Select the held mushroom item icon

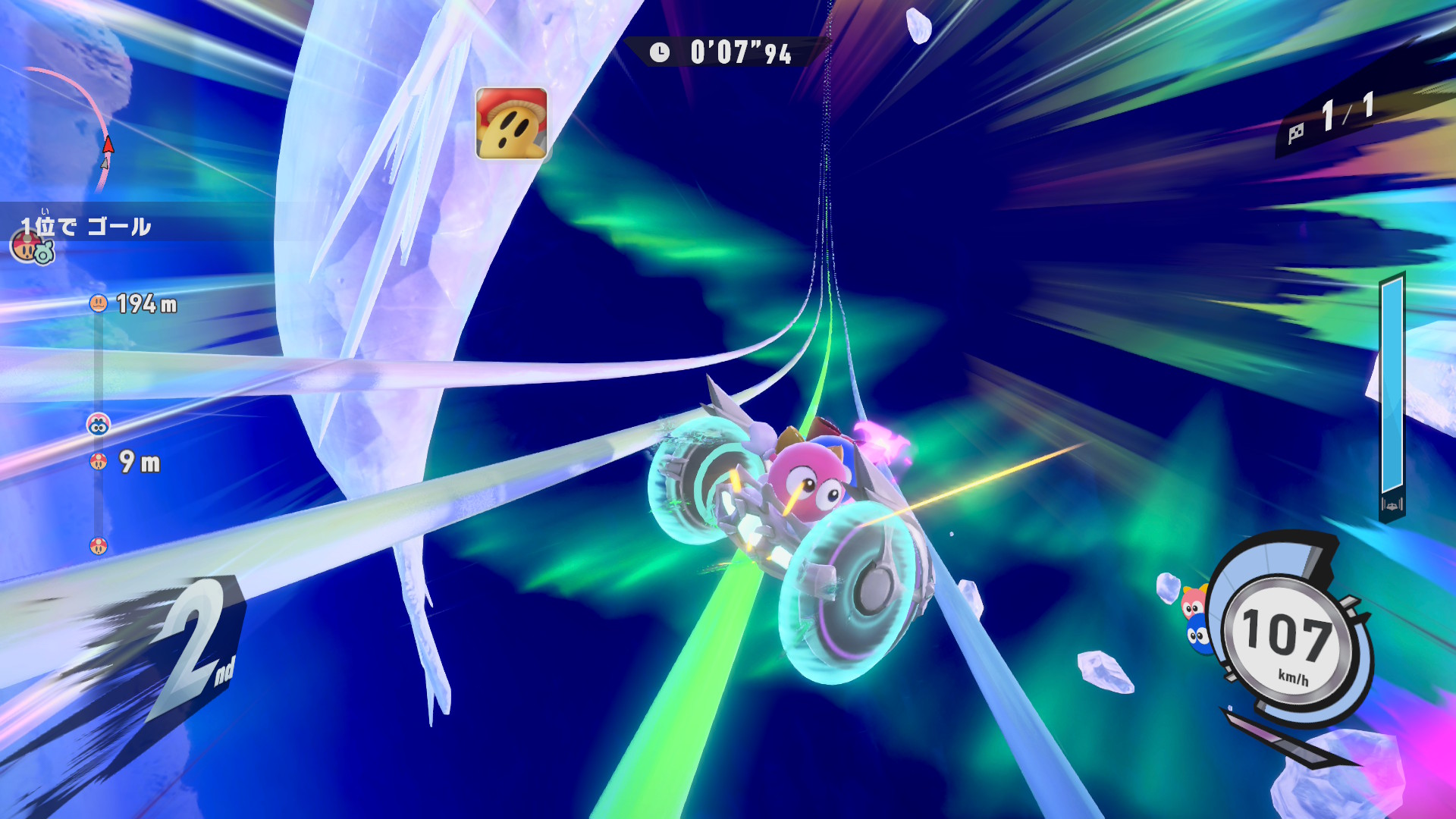point(511,124)
